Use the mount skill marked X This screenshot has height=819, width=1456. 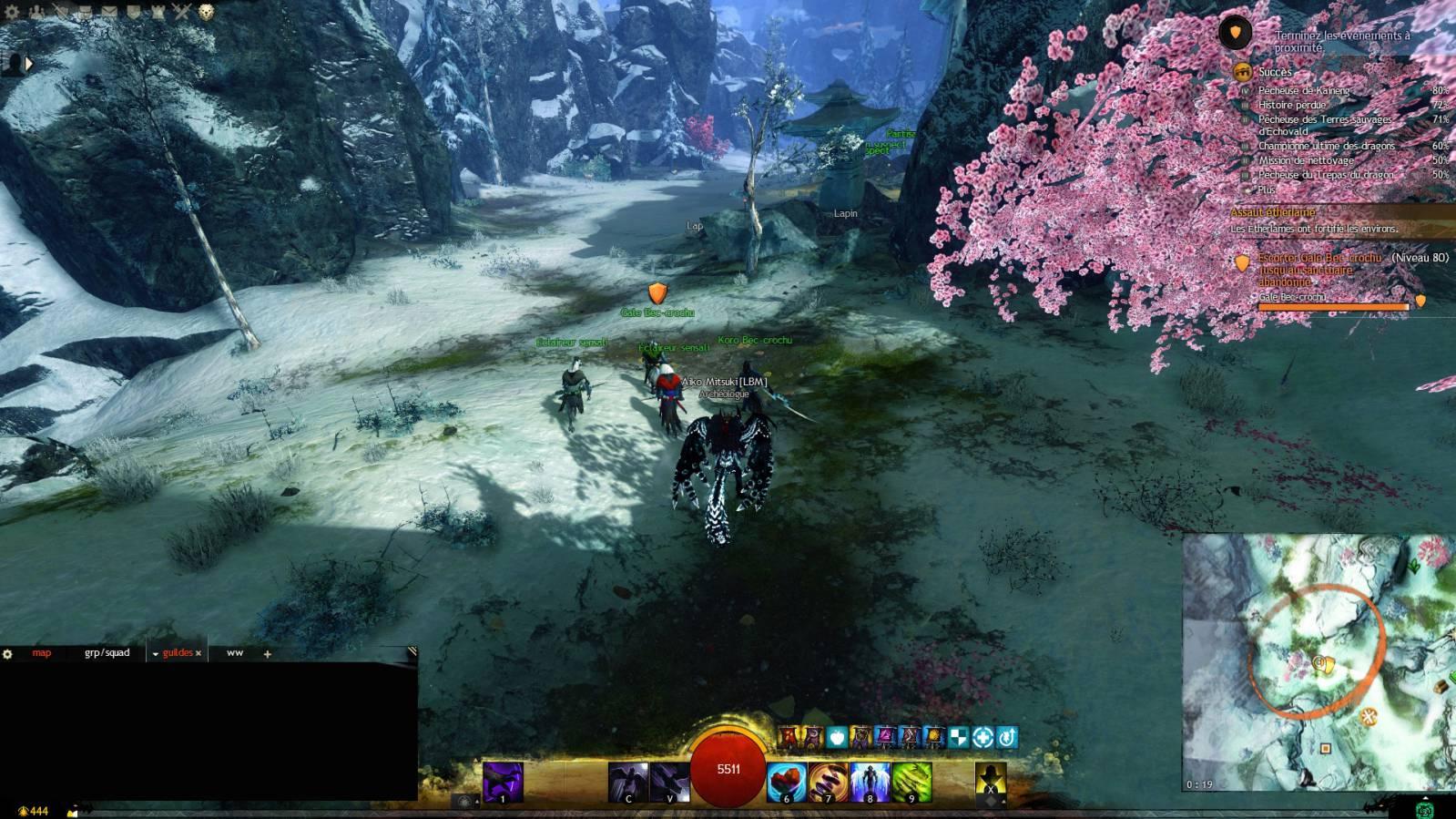990,782
